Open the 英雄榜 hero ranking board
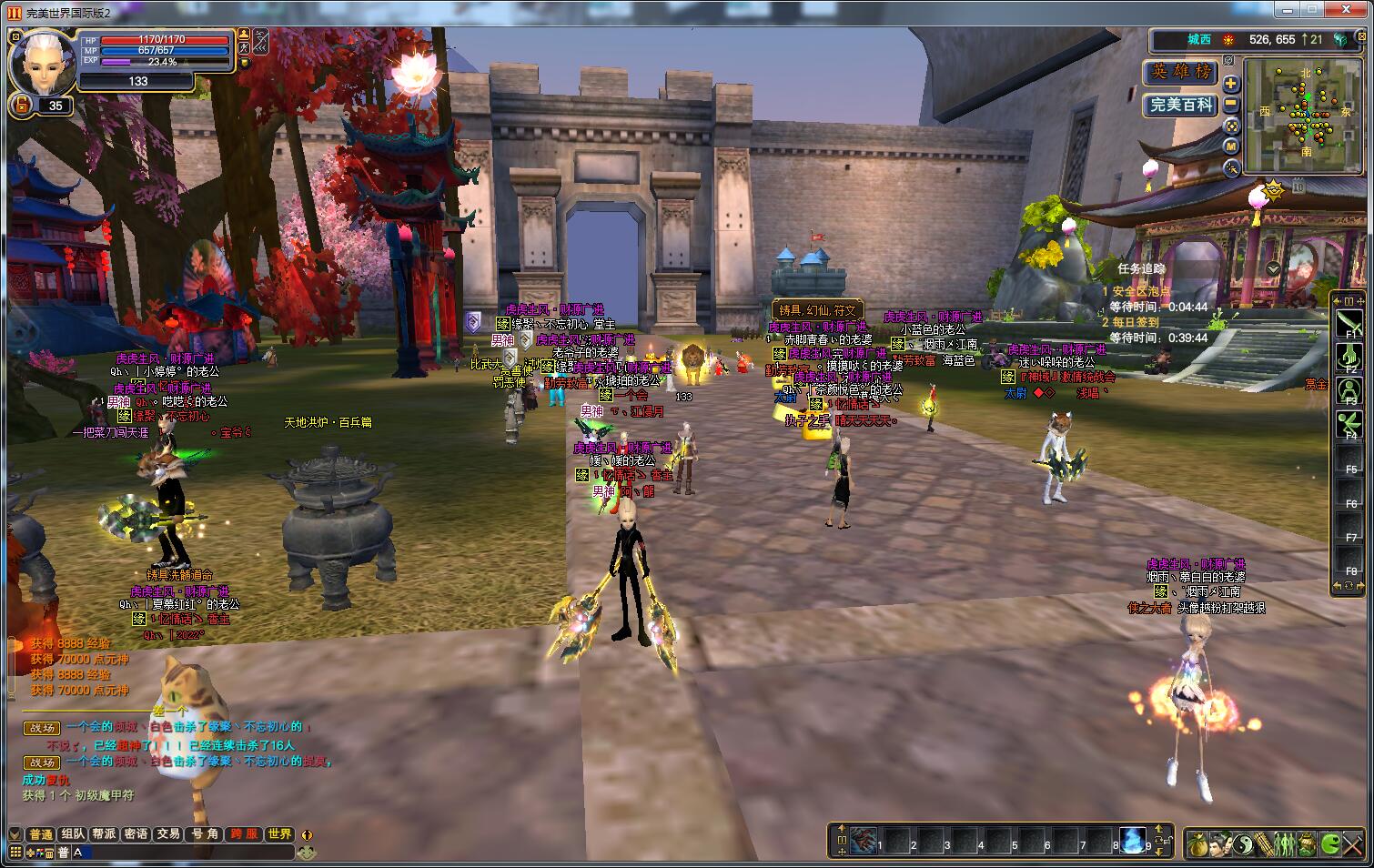The image size is (1374, 868). [1180, 72]
